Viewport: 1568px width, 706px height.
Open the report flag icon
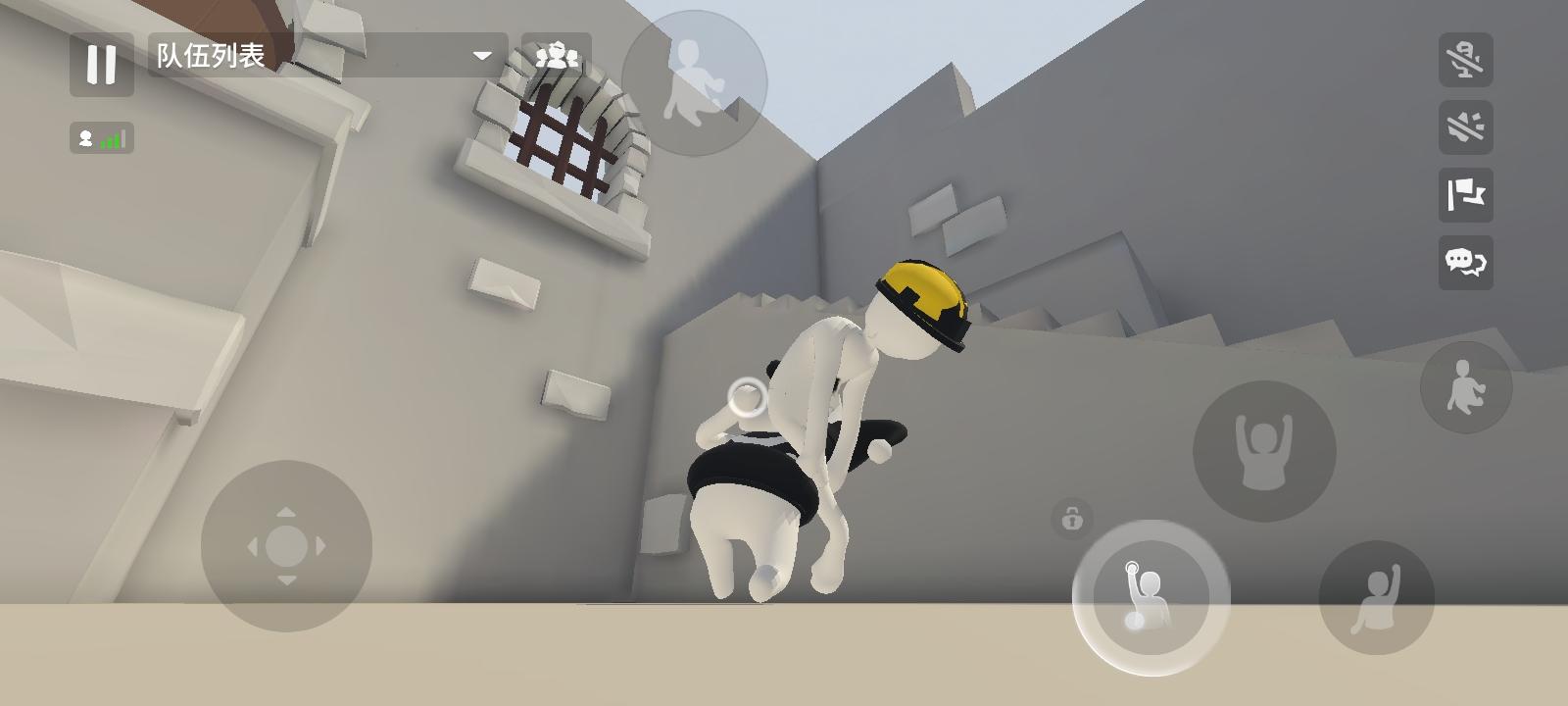(1465, 198)
